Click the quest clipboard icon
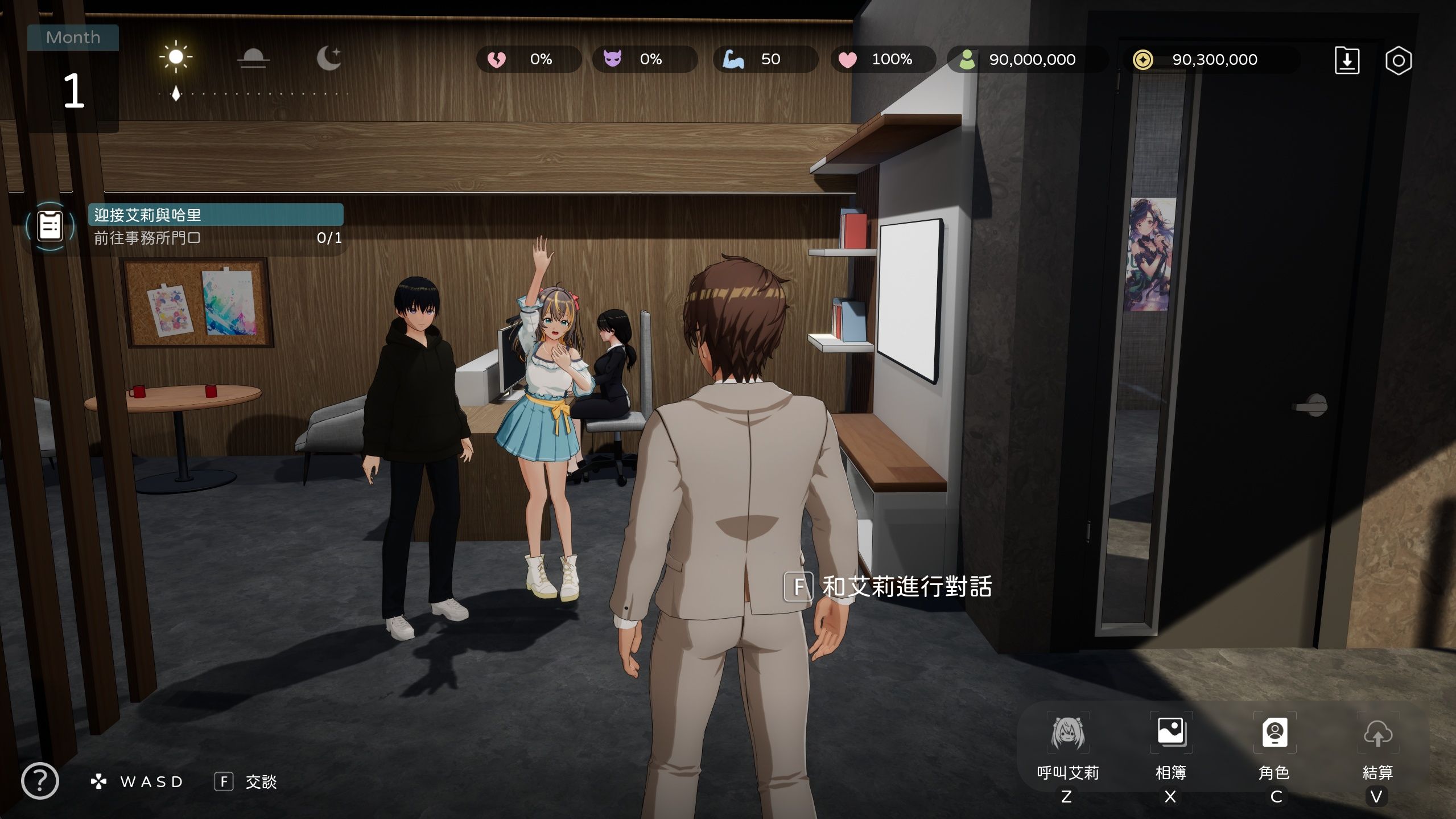 (50, 226)
